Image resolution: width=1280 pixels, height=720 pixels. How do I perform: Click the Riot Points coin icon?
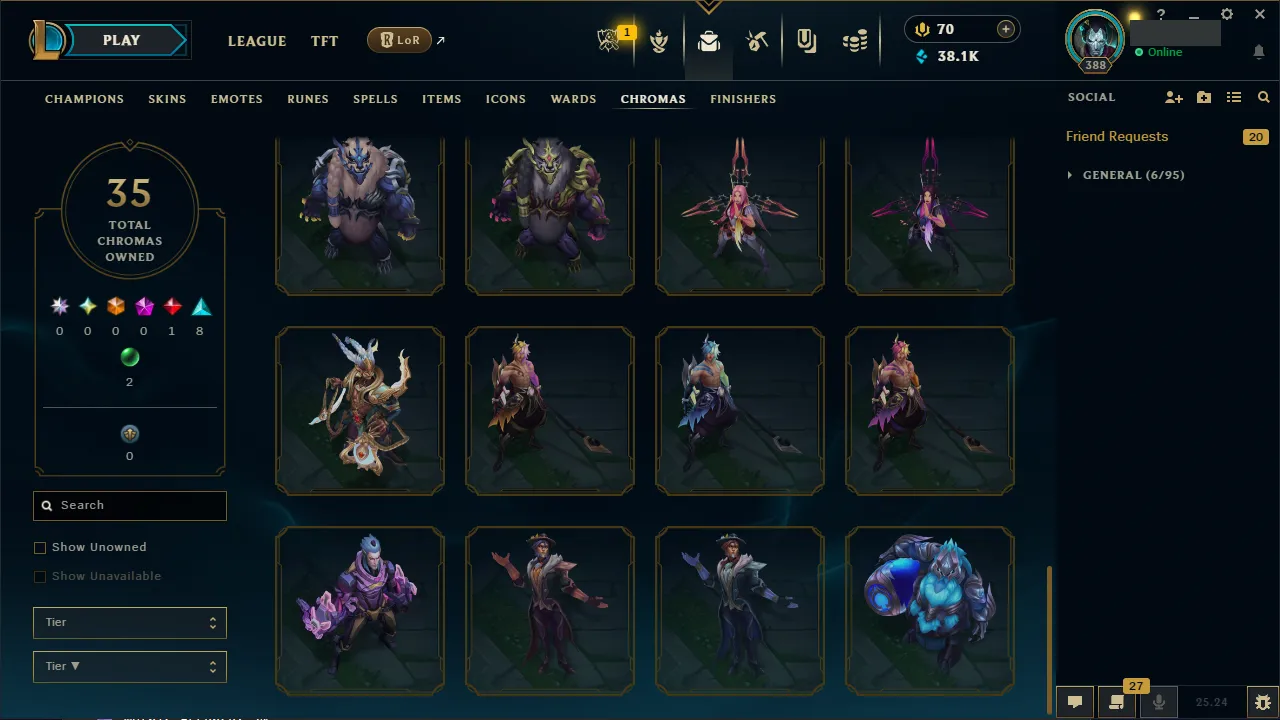pos(920,29)
